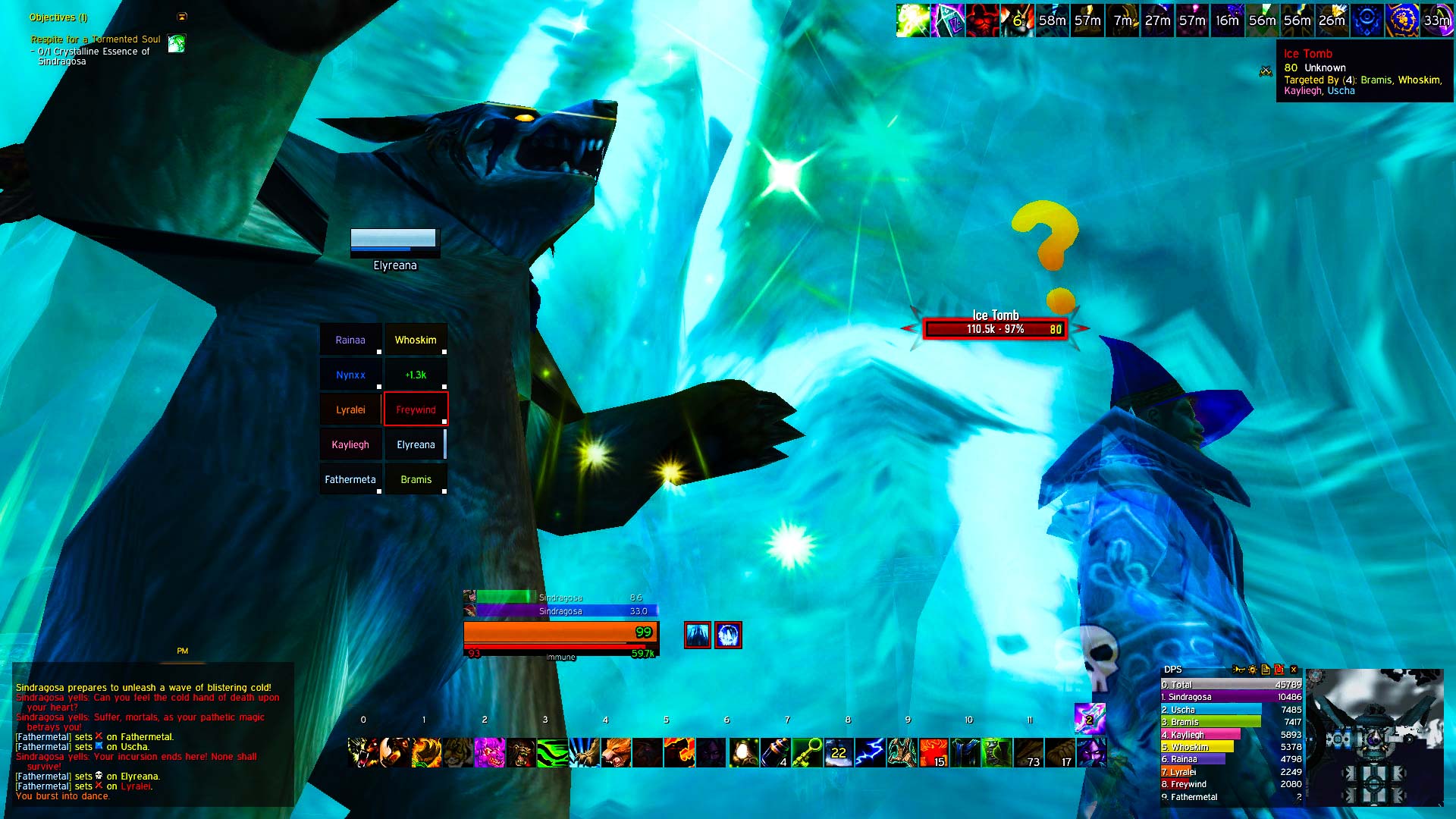The width and height of the screenshot is (1456, 819).
Task: Select Kayliegh in the raid frames
Action: tap(350, 444)
